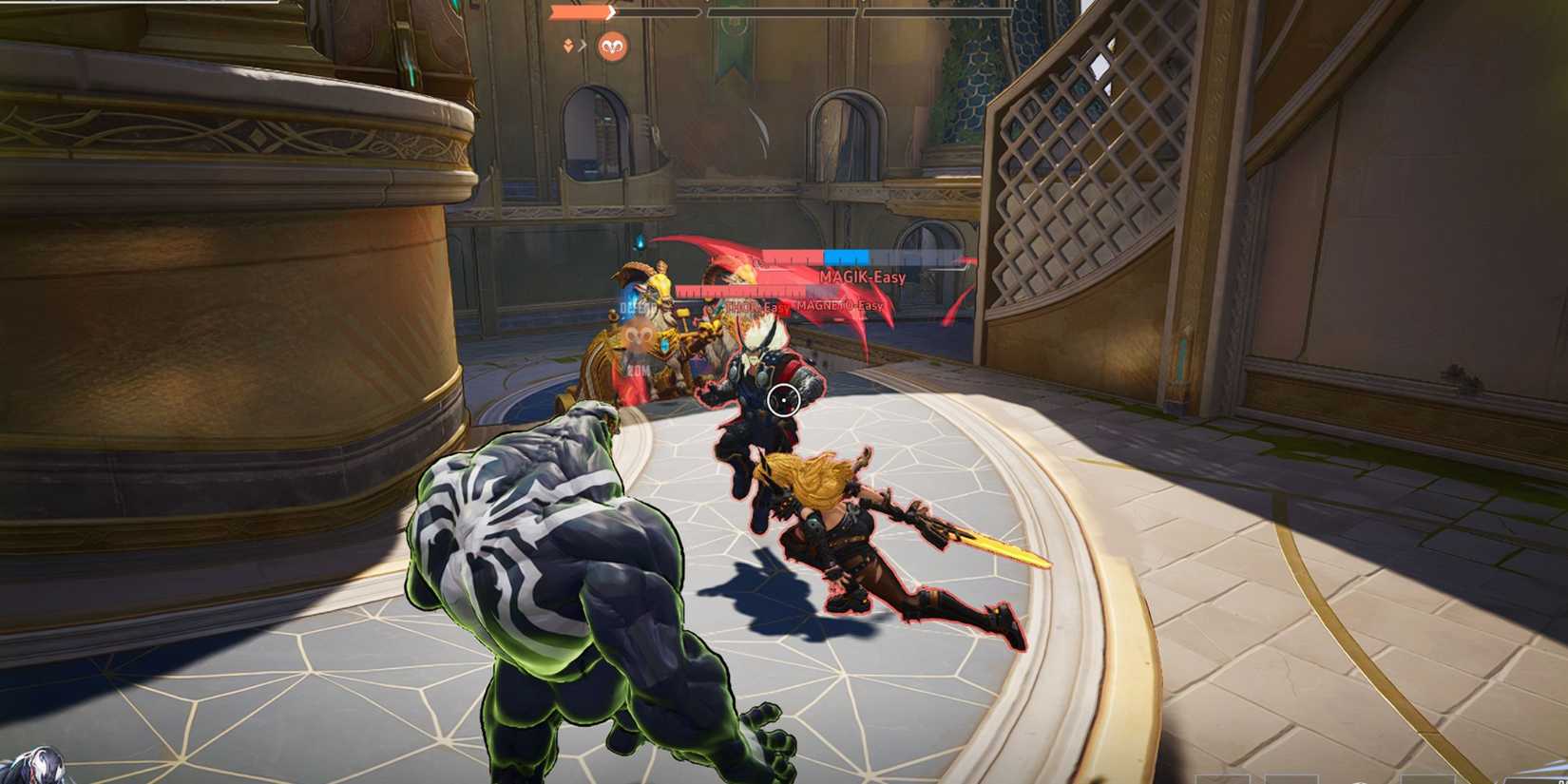Click the MAGNETO-Easy nameplate label
Image resolution: width=1568 pixels, height=784 pixels.
839,306
